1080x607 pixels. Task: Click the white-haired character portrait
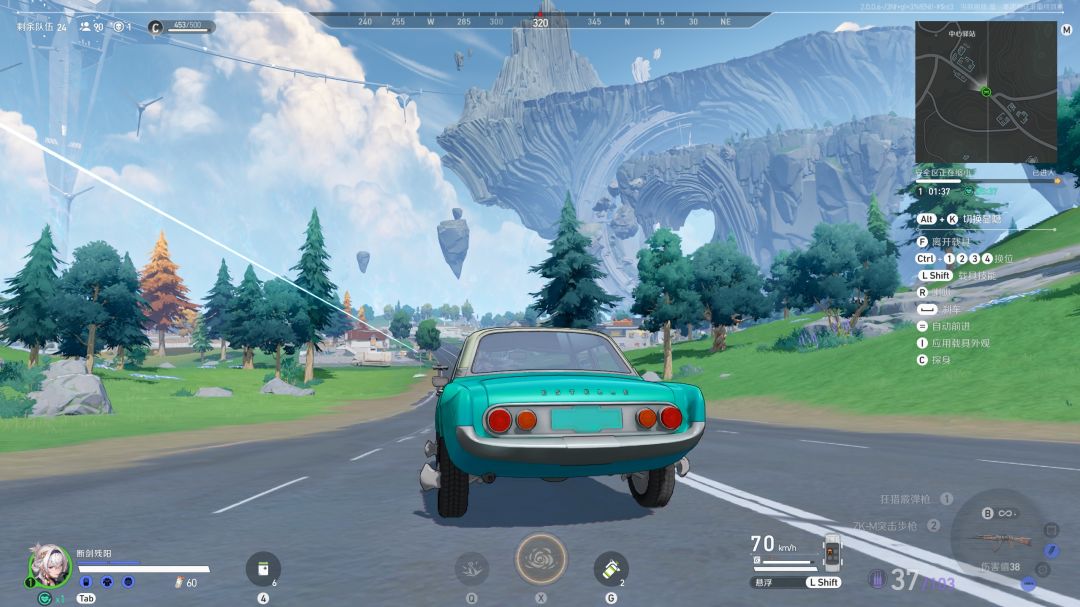pyautogui.click(x=49, y=563)
